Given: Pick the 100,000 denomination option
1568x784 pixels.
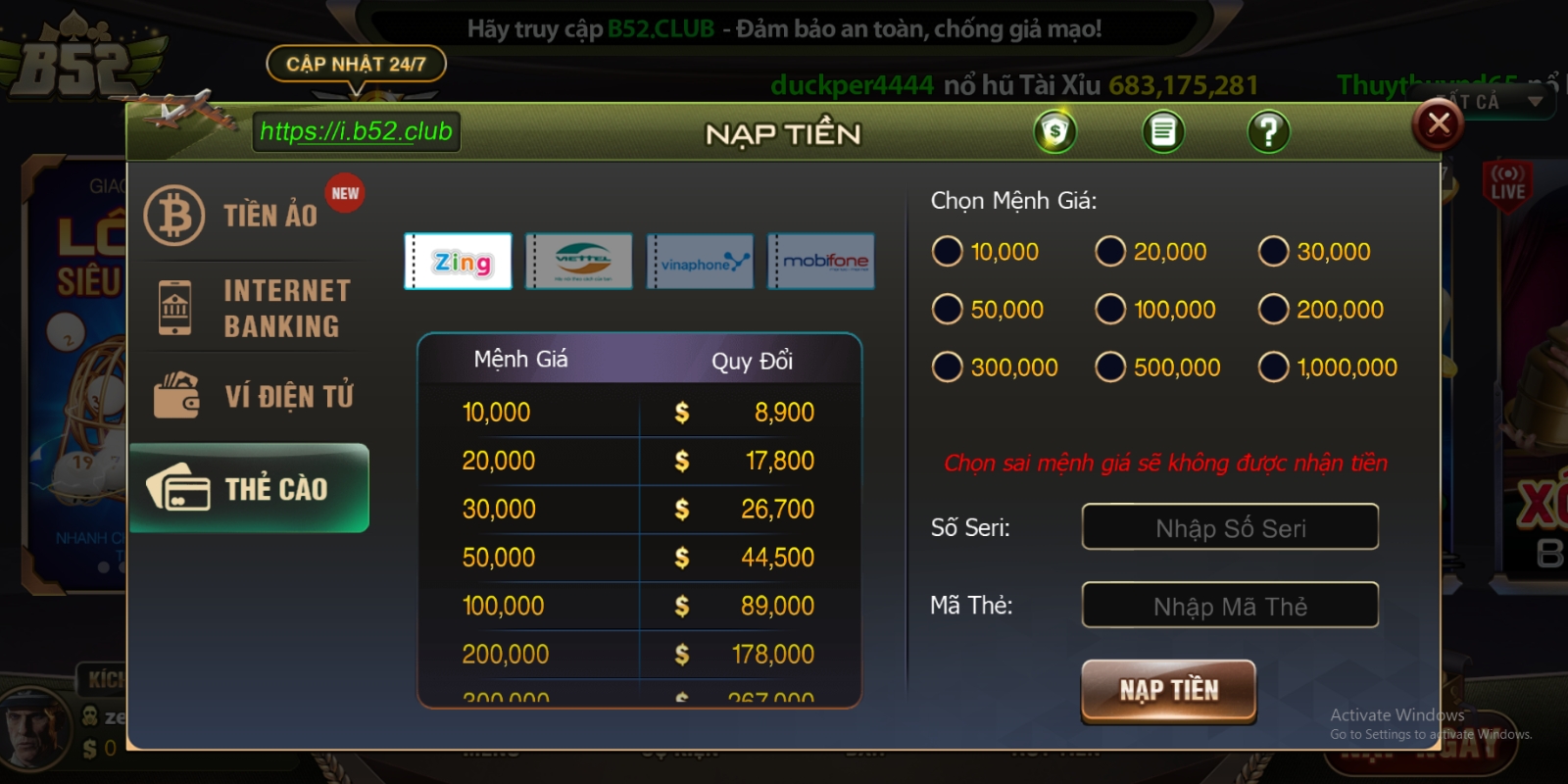Looking at the screenshot, I should click(x=1110, y=310).
